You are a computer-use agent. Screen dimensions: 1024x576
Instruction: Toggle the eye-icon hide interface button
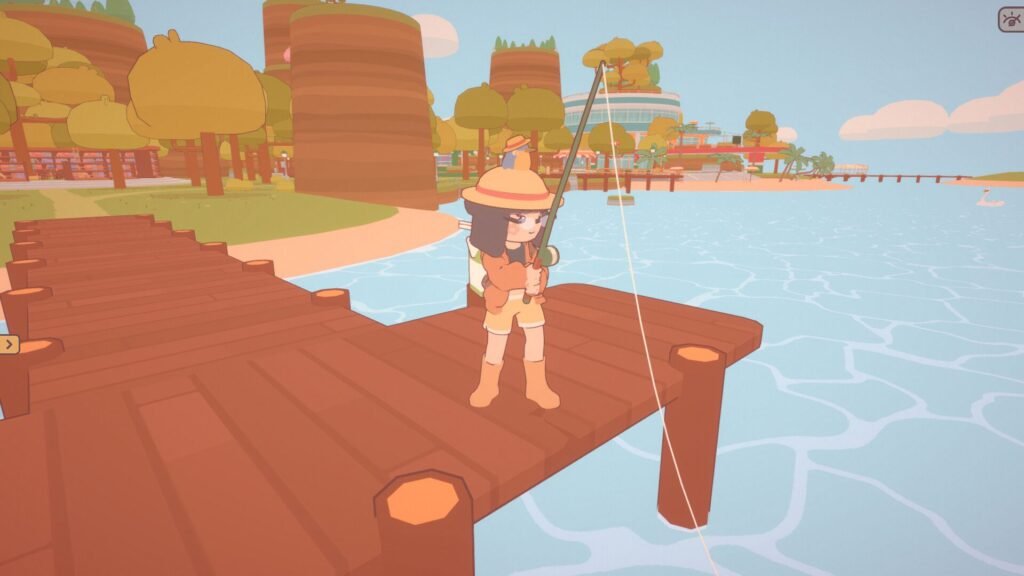1010,20
